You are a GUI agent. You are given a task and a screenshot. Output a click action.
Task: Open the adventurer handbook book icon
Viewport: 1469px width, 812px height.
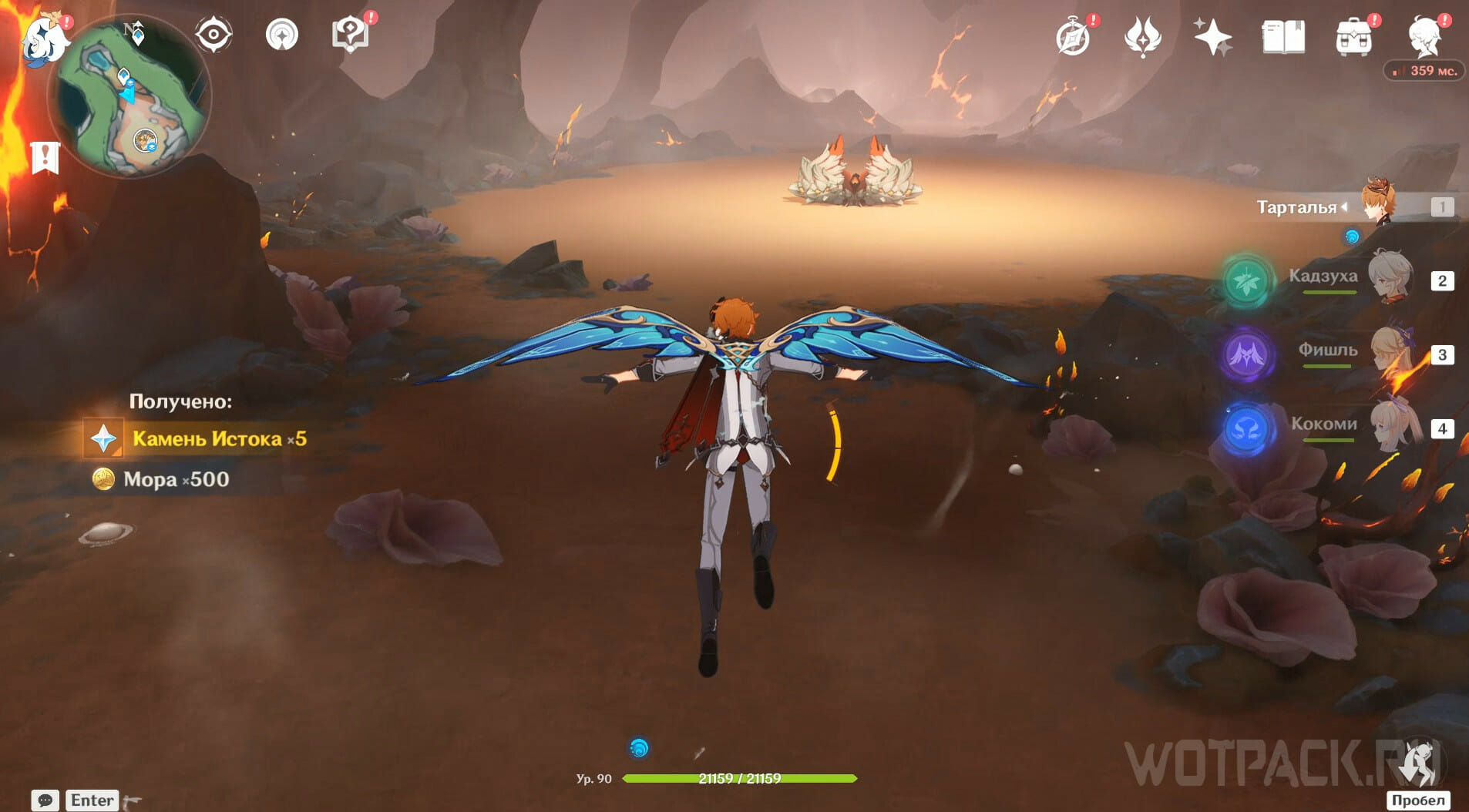click(x=1283, y=37)
